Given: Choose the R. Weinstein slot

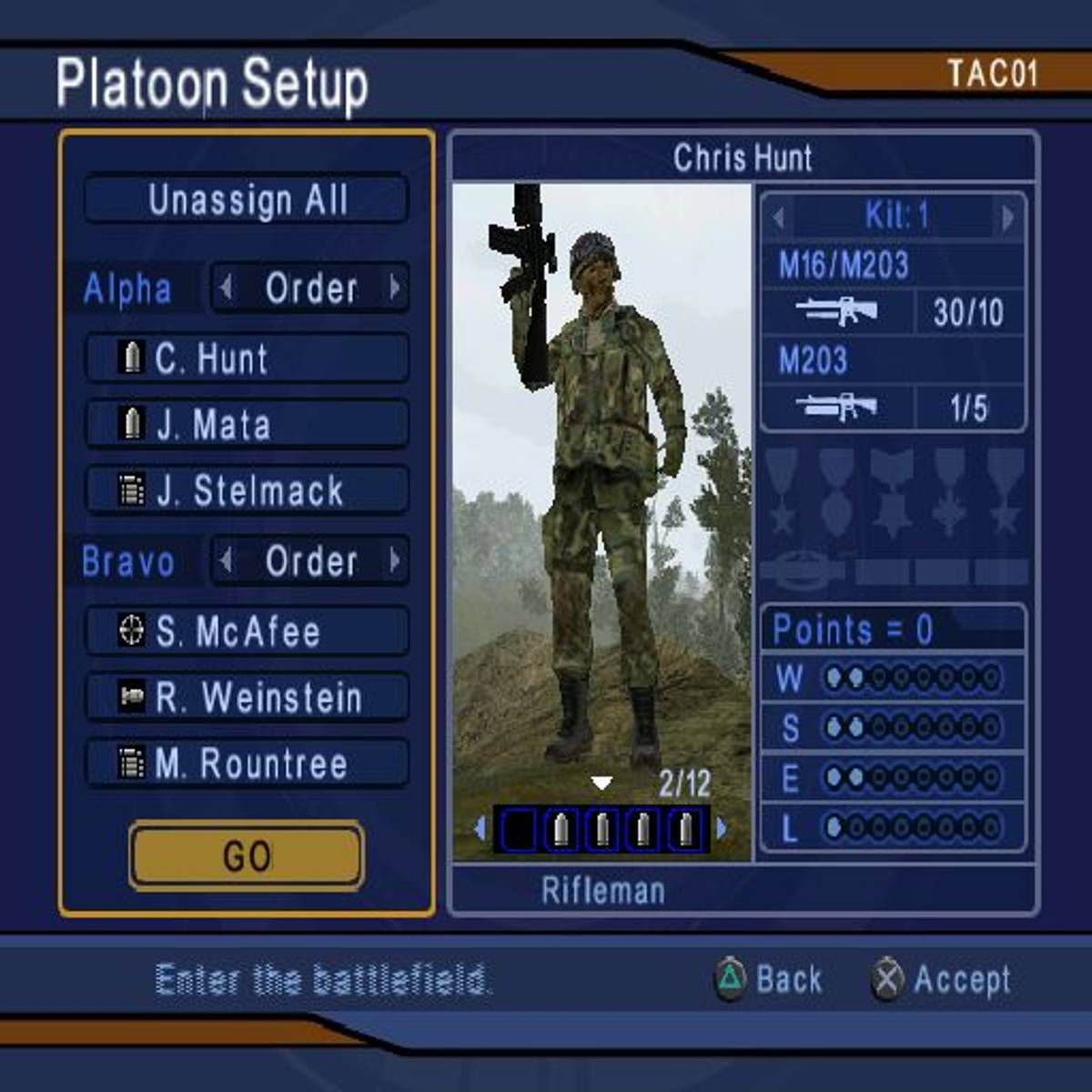Looking at the screenshot, I should (x=247, y=697).
